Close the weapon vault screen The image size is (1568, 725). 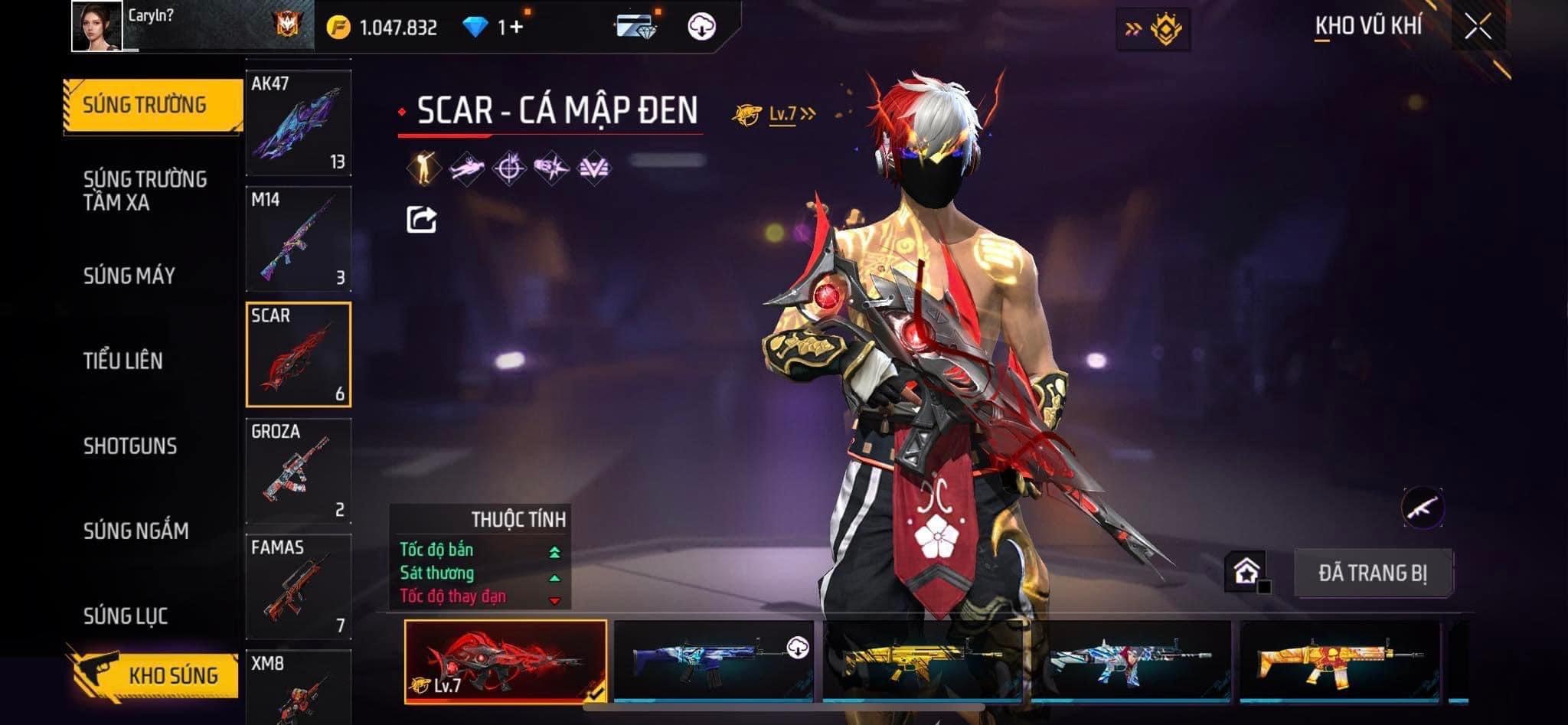click(1478, 27)
